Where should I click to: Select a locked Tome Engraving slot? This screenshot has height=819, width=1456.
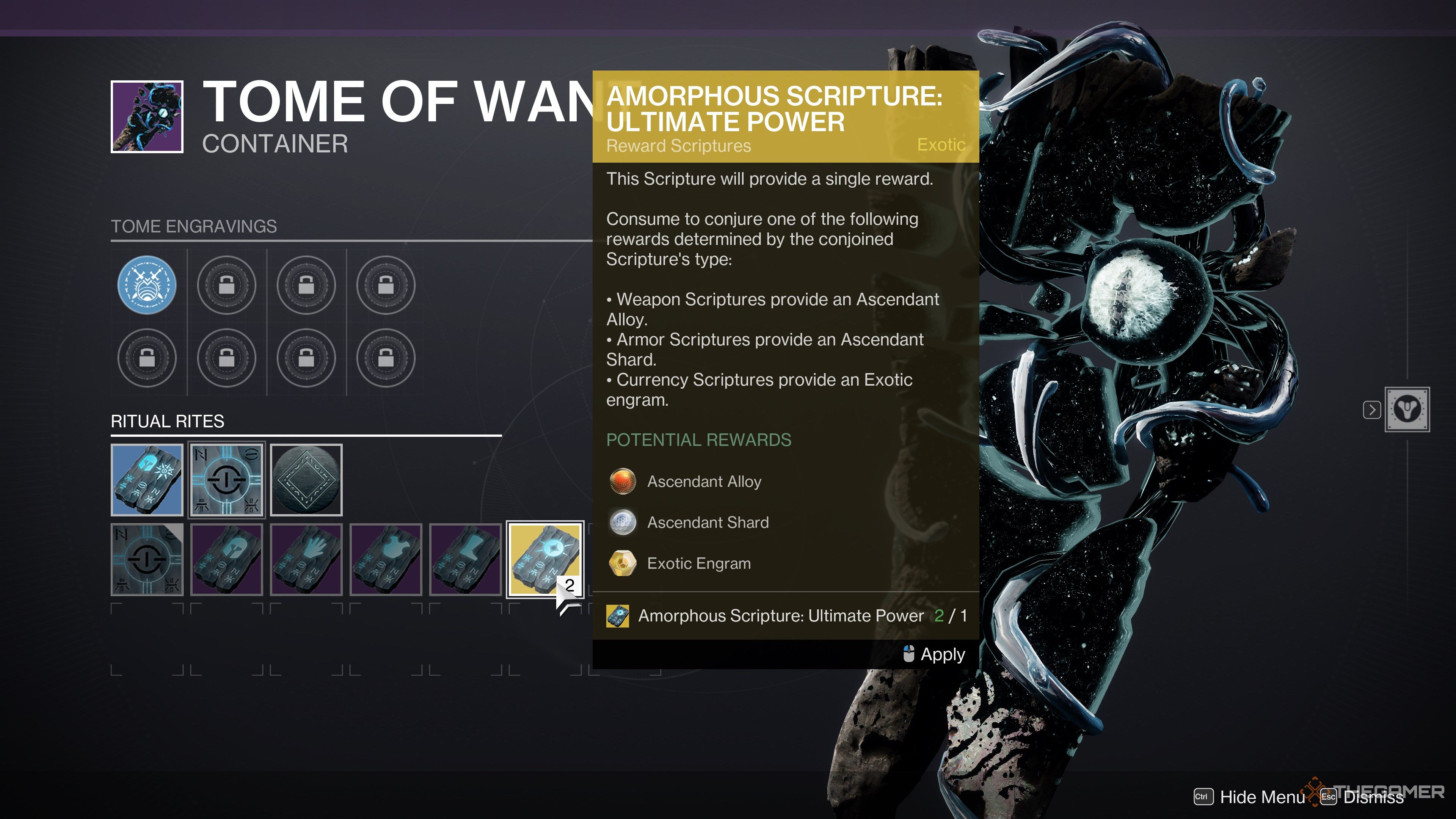[227, 285]
